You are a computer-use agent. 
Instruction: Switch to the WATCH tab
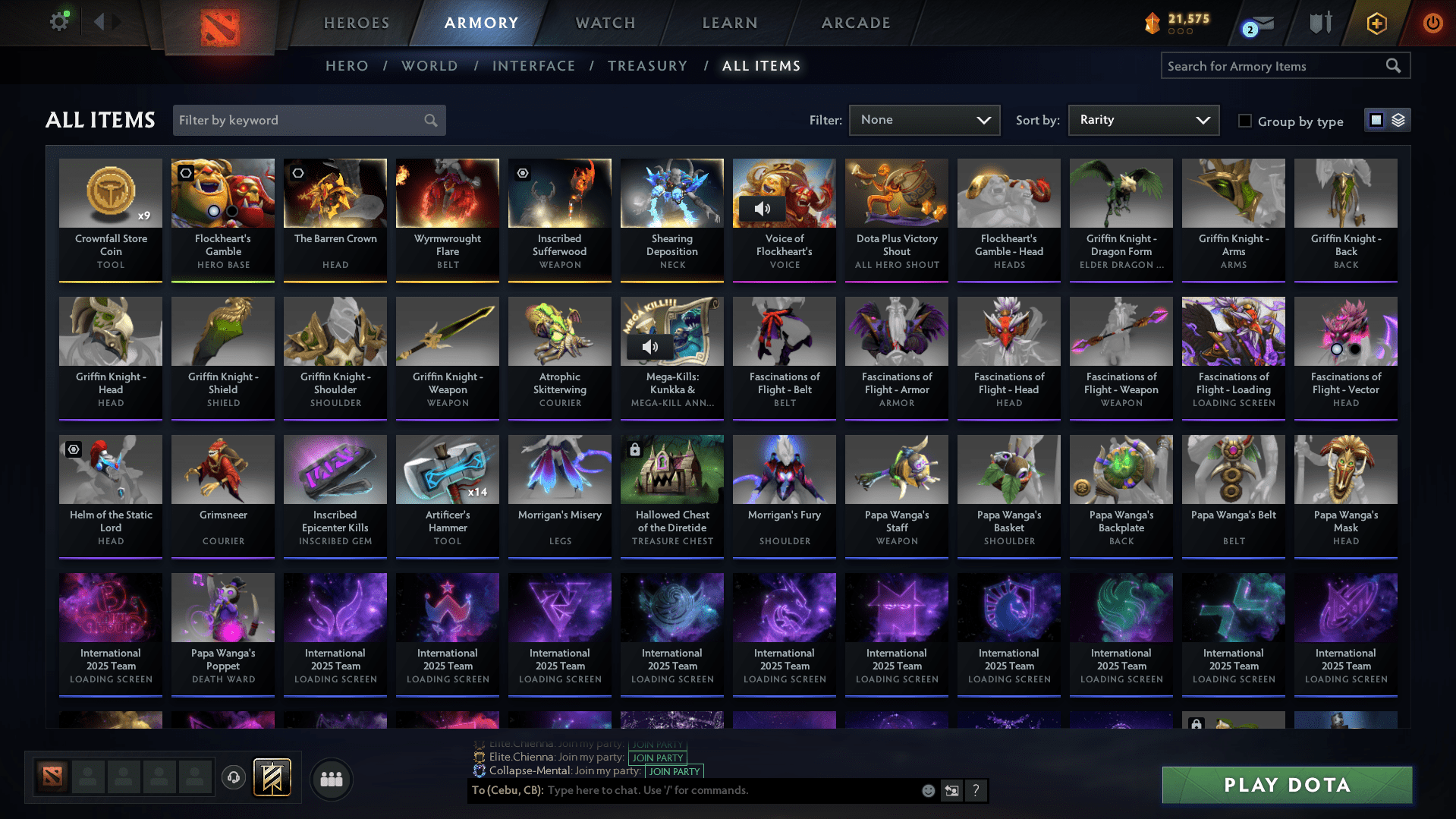(604, 23)
